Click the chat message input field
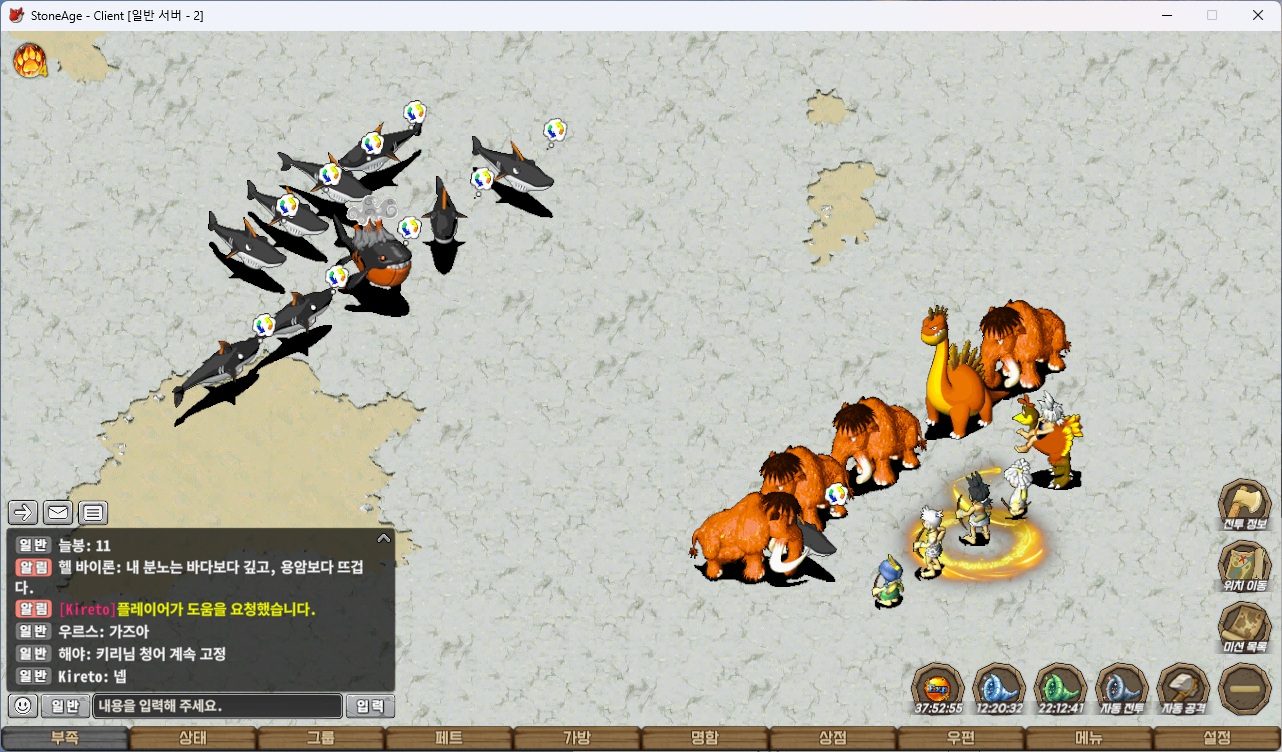The image size is (1282, 752). [x=217, y=706]
